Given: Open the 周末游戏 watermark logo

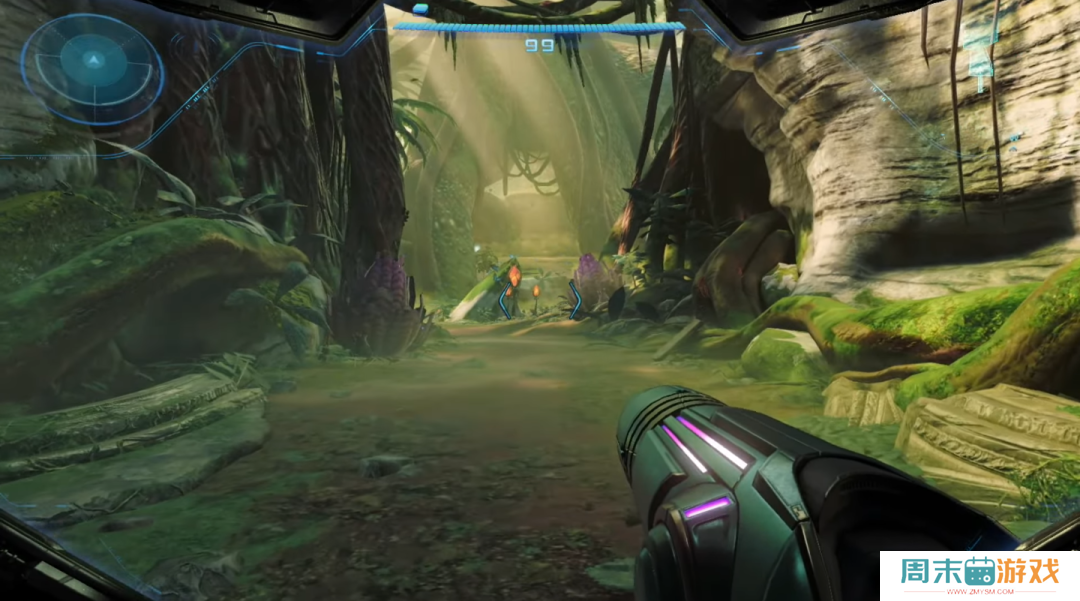Looking at the screenshot, I should click(x=979, y=575).
